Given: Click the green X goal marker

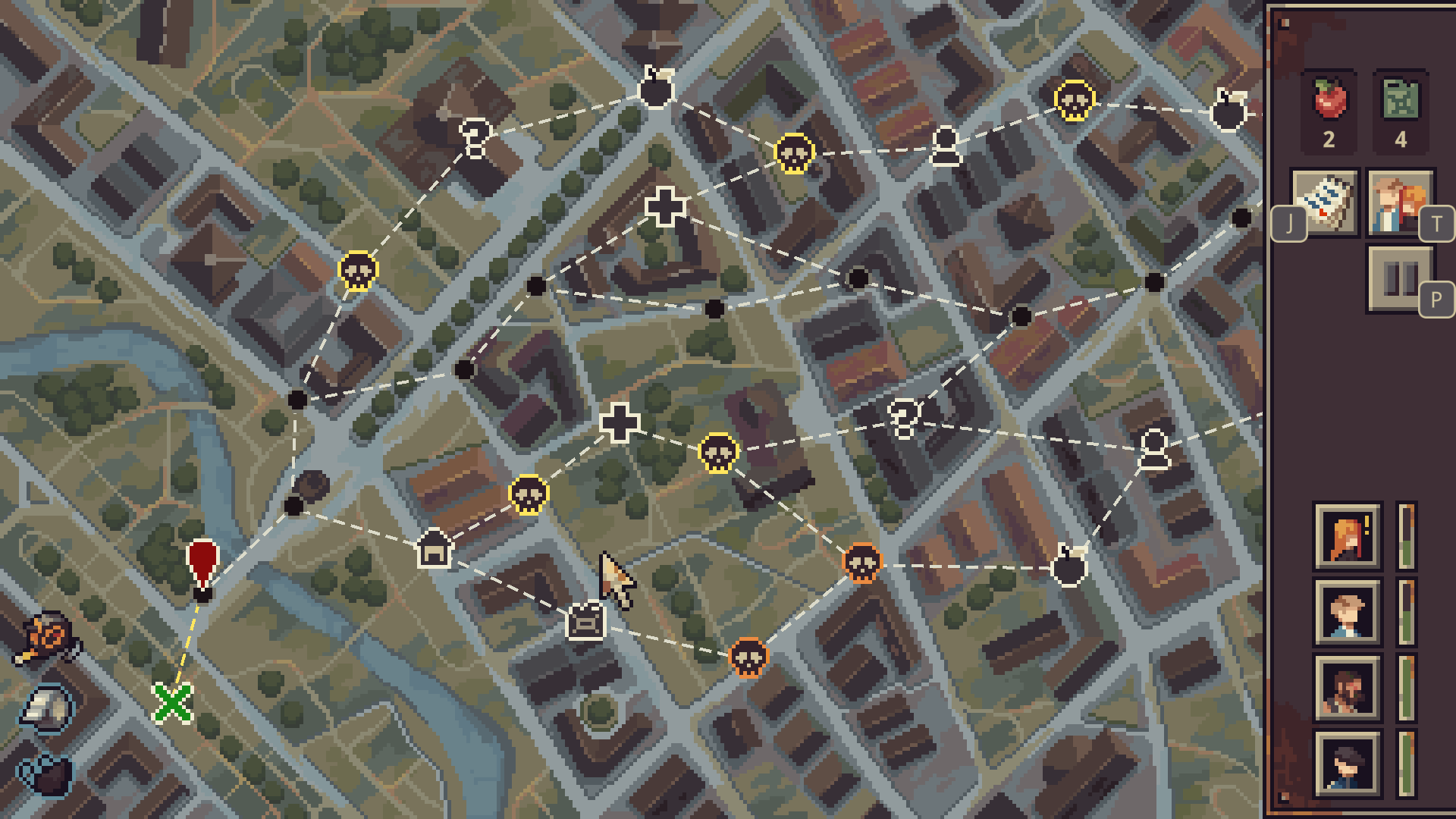Looking at the screenshot, I should click(173, 703).
